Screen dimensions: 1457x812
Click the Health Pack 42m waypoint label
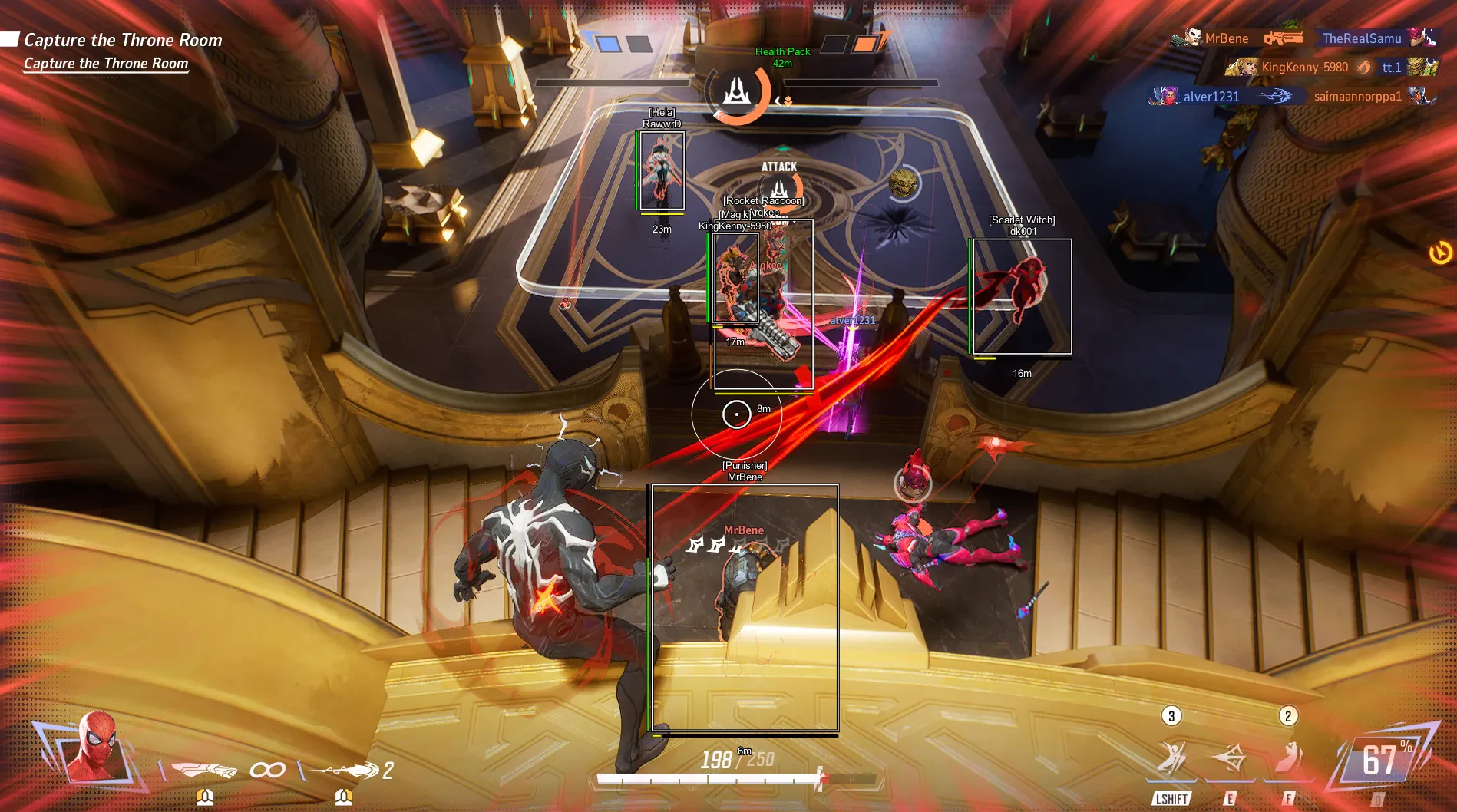782,58
